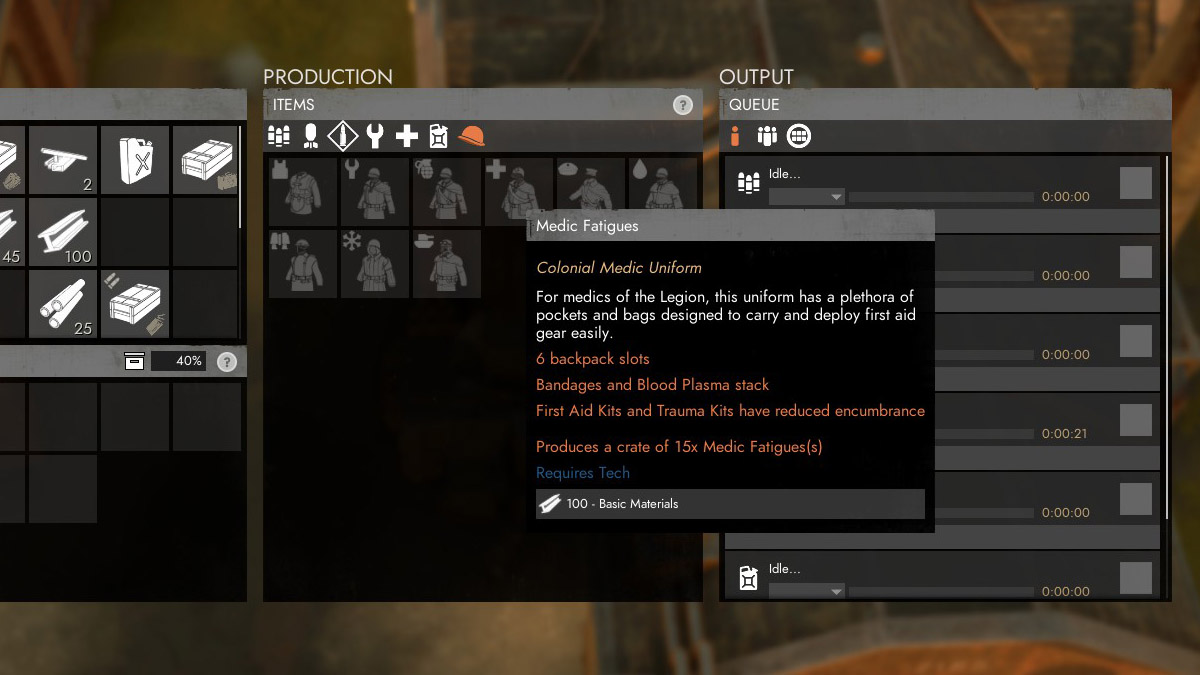Screen dimensions: 1200x675
Task: Switch to the medical cross category
Action: coord(407,136)
